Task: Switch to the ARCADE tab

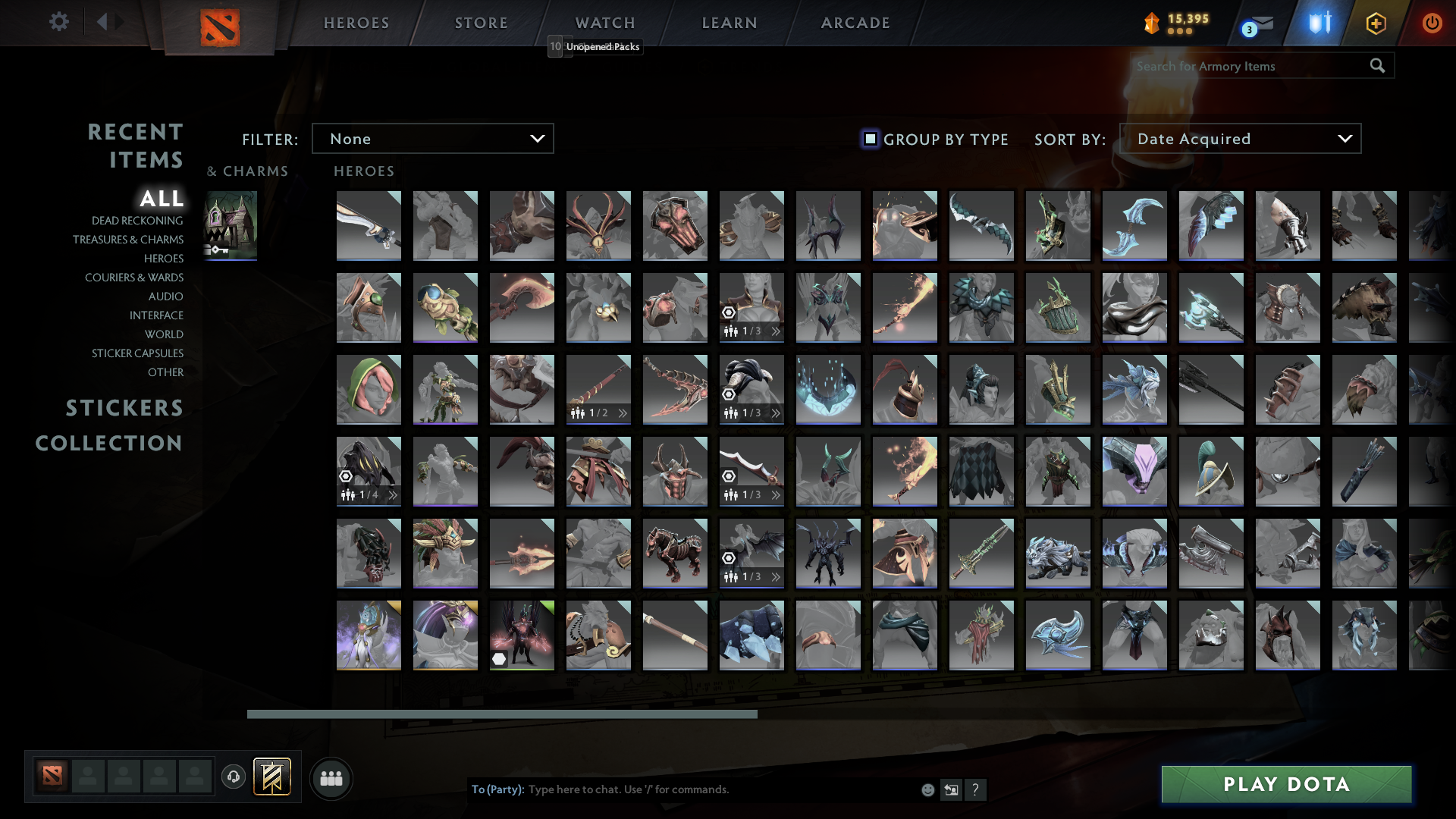Action: pyautogui.click(x=855, y=23)
